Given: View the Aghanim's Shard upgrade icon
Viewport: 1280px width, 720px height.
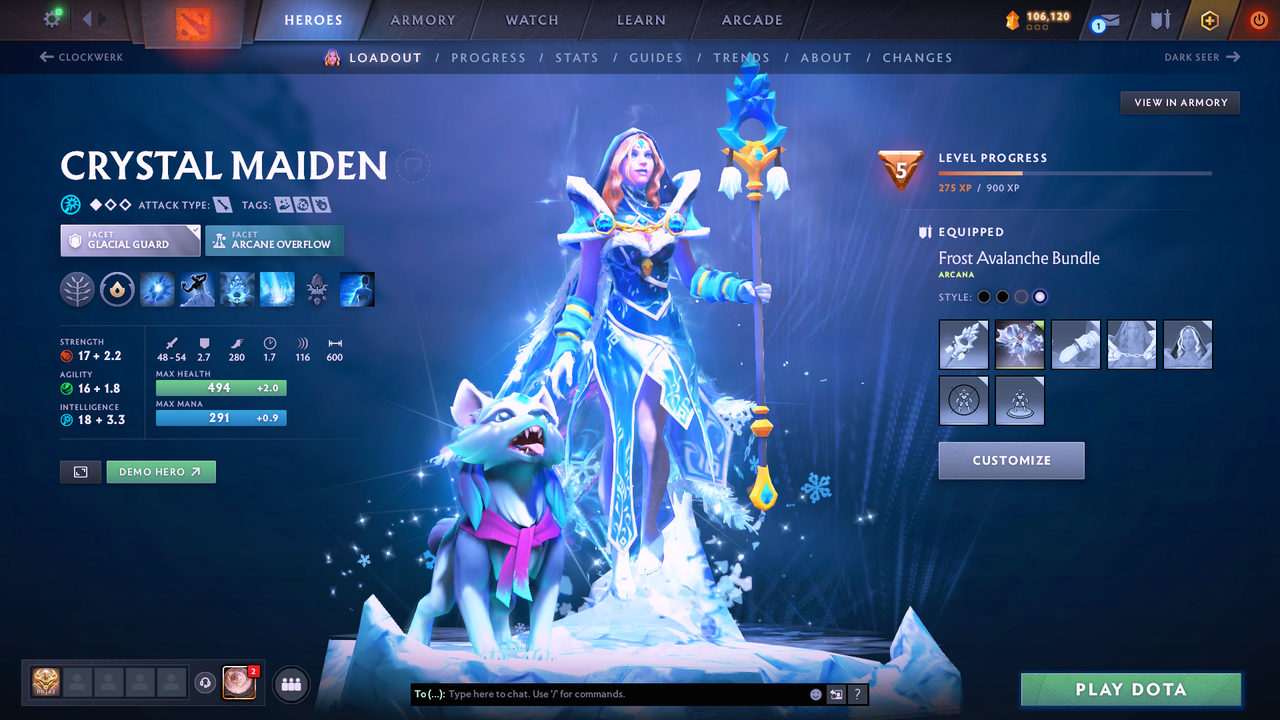Looking at the screenshot, I should pyautogui.click(x=317, y=289).
